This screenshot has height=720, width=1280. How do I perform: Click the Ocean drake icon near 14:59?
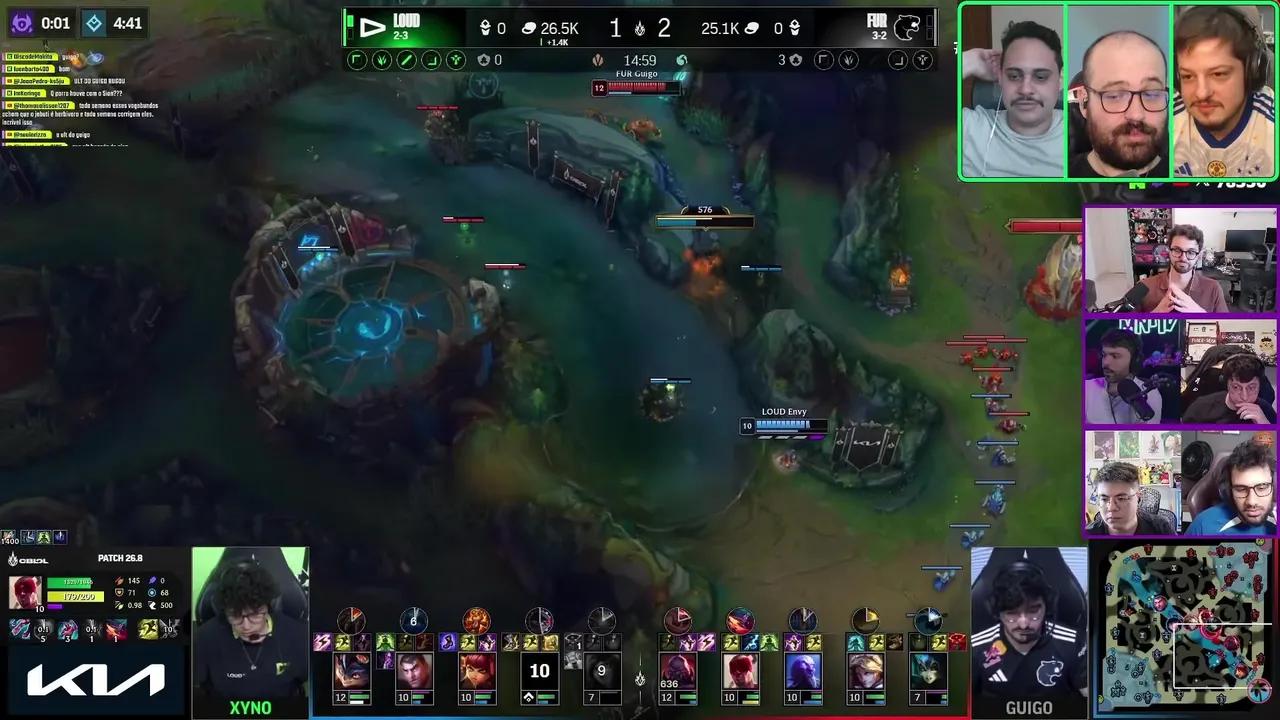pos(682,60)
